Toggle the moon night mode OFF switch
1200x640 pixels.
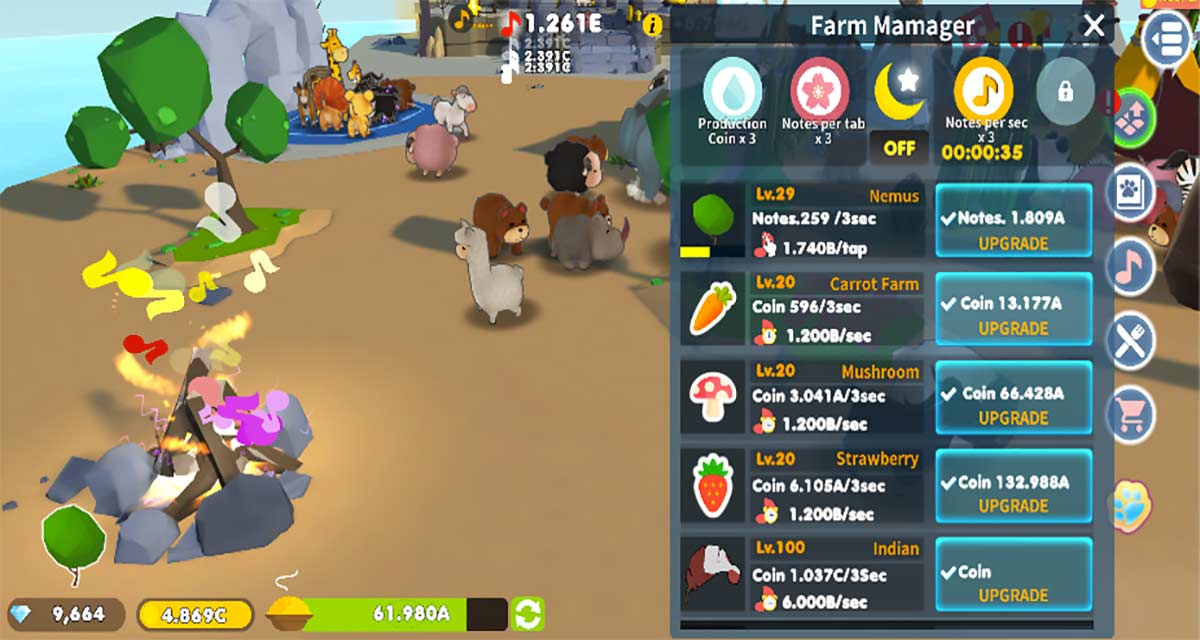click(899, 148)
